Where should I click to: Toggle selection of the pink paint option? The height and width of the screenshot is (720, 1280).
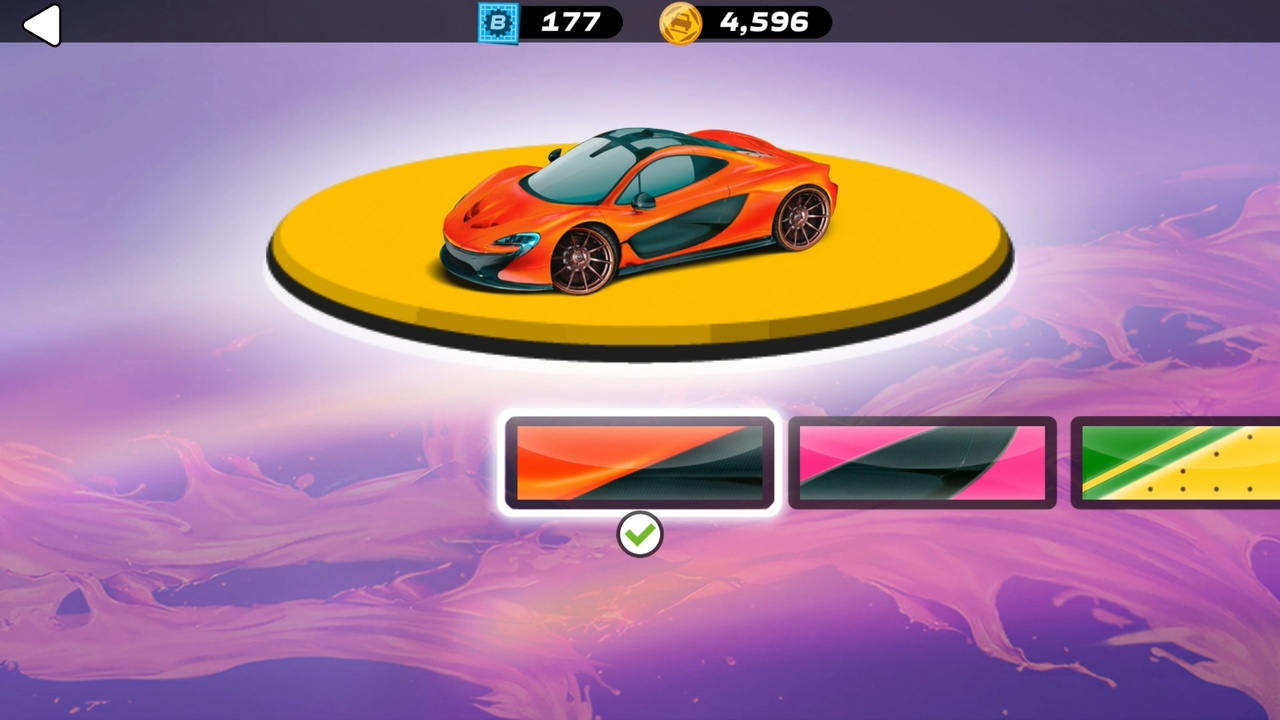(920, 463)
